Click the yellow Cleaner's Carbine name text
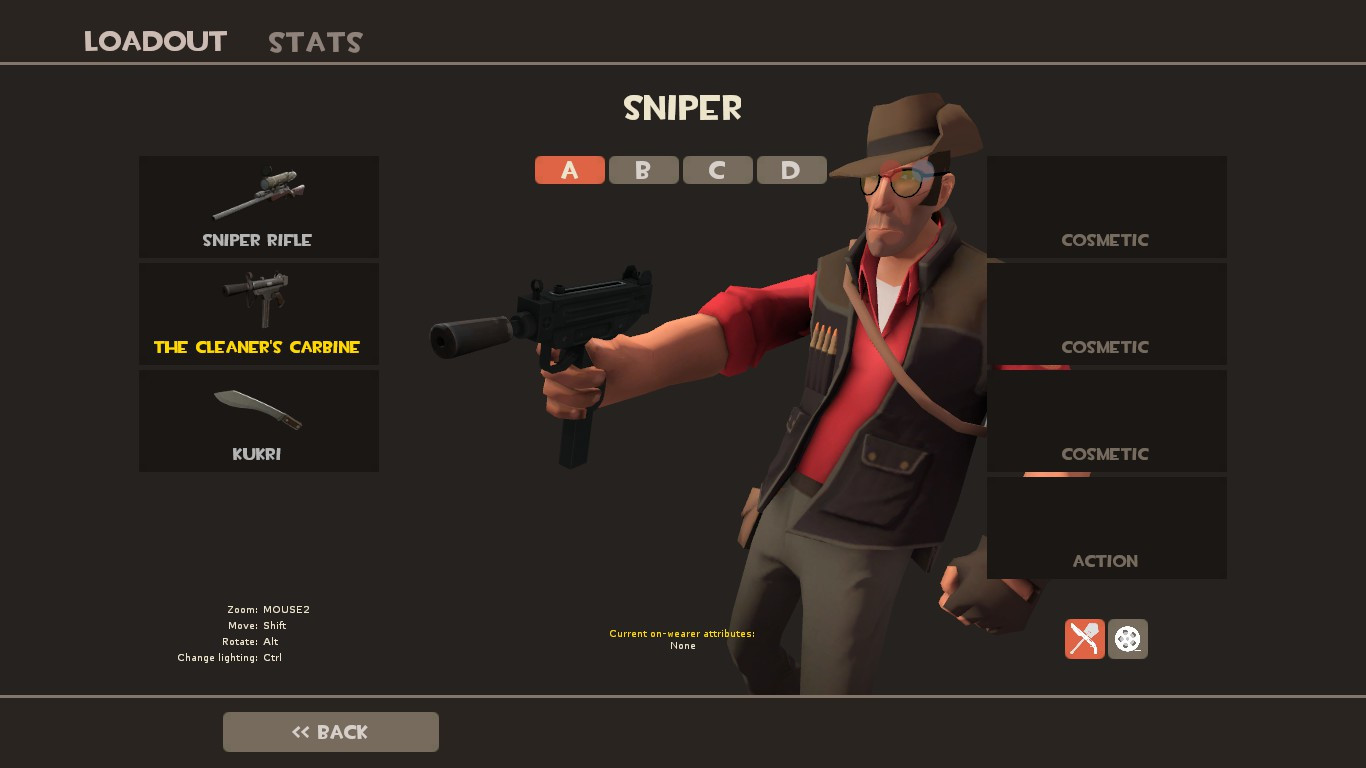This screenshot has width=1366, height=768. click(259, 347)
